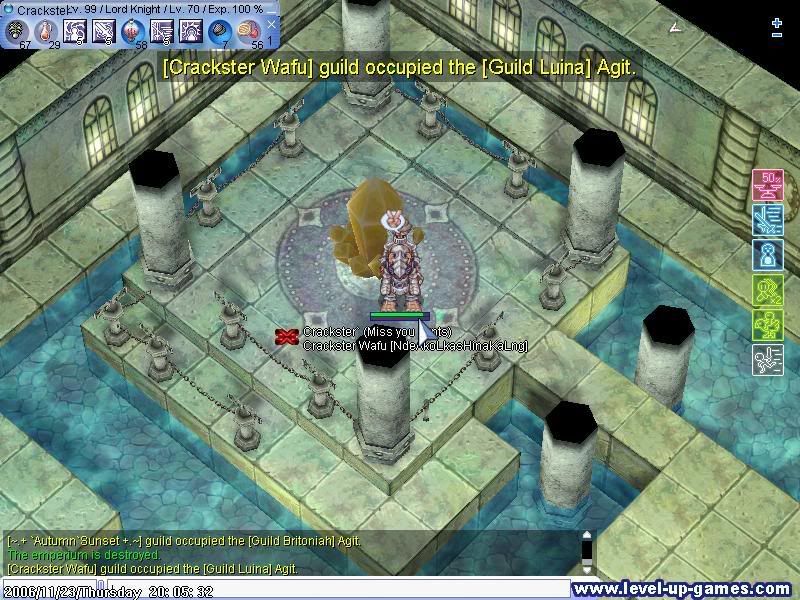Click the chat log scrollbar
Image resolution: width=800 pixels, height=600 pixels.
pos(588,552)
